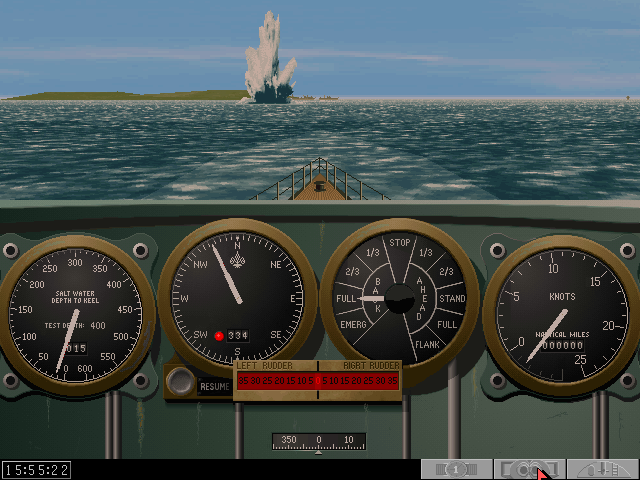Center the rudder at 0
The width and height of the screenshot is (640, 480).
318,381
